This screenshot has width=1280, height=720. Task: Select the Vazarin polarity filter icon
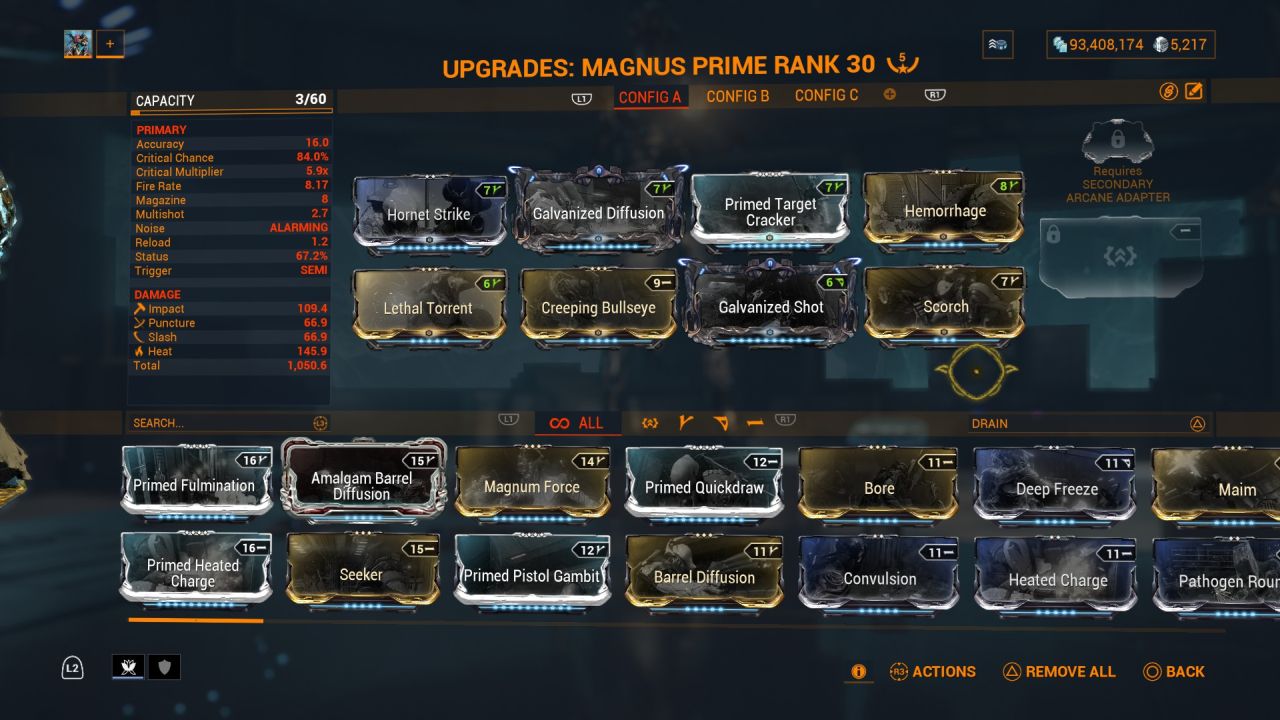(x=720, y=423)
